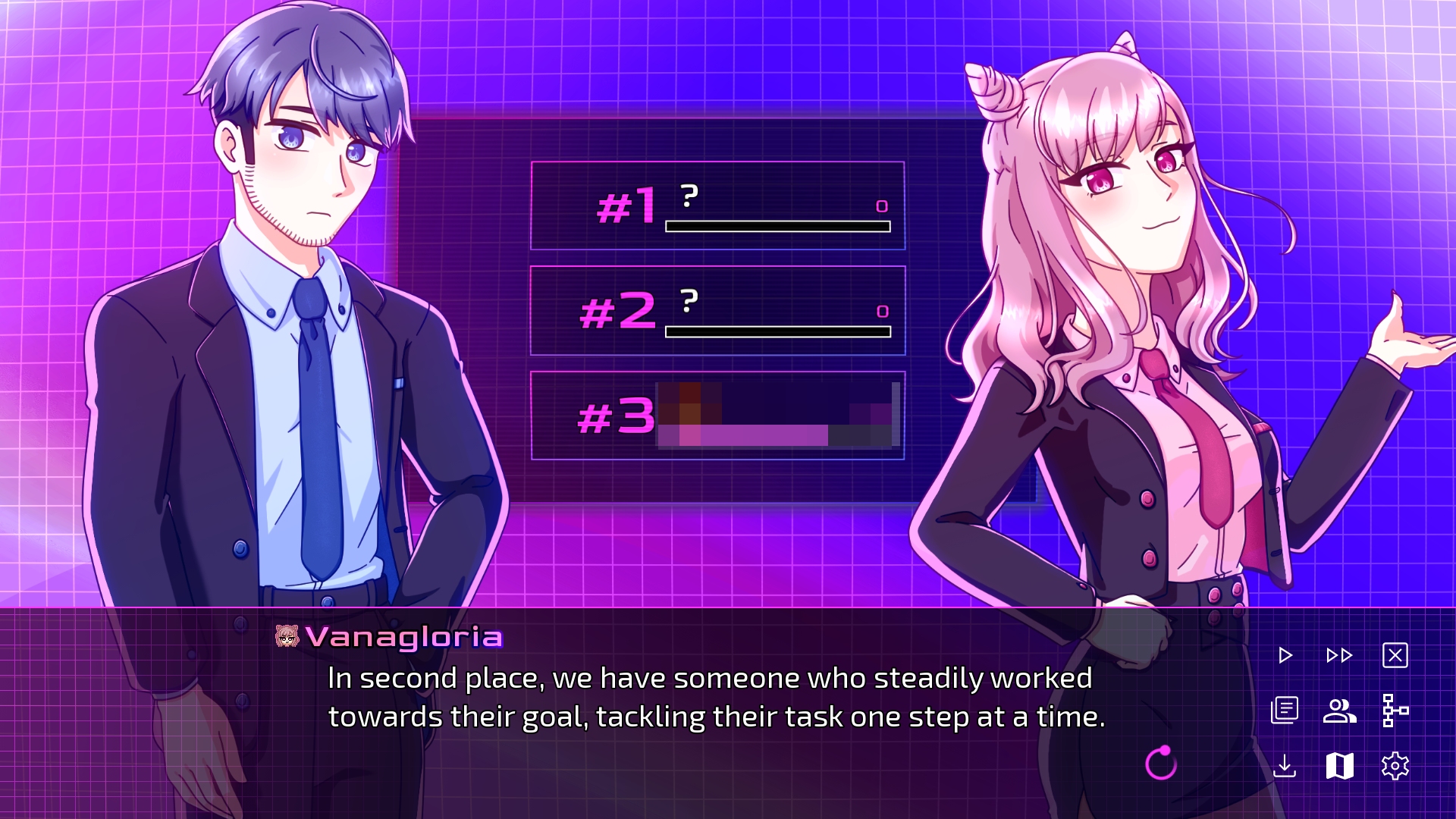Image resolution: width=1456 pixels, height=819 pixels.
Task: Open the folded map icon
Action: pyautogui.click(x=1339, y=766)
